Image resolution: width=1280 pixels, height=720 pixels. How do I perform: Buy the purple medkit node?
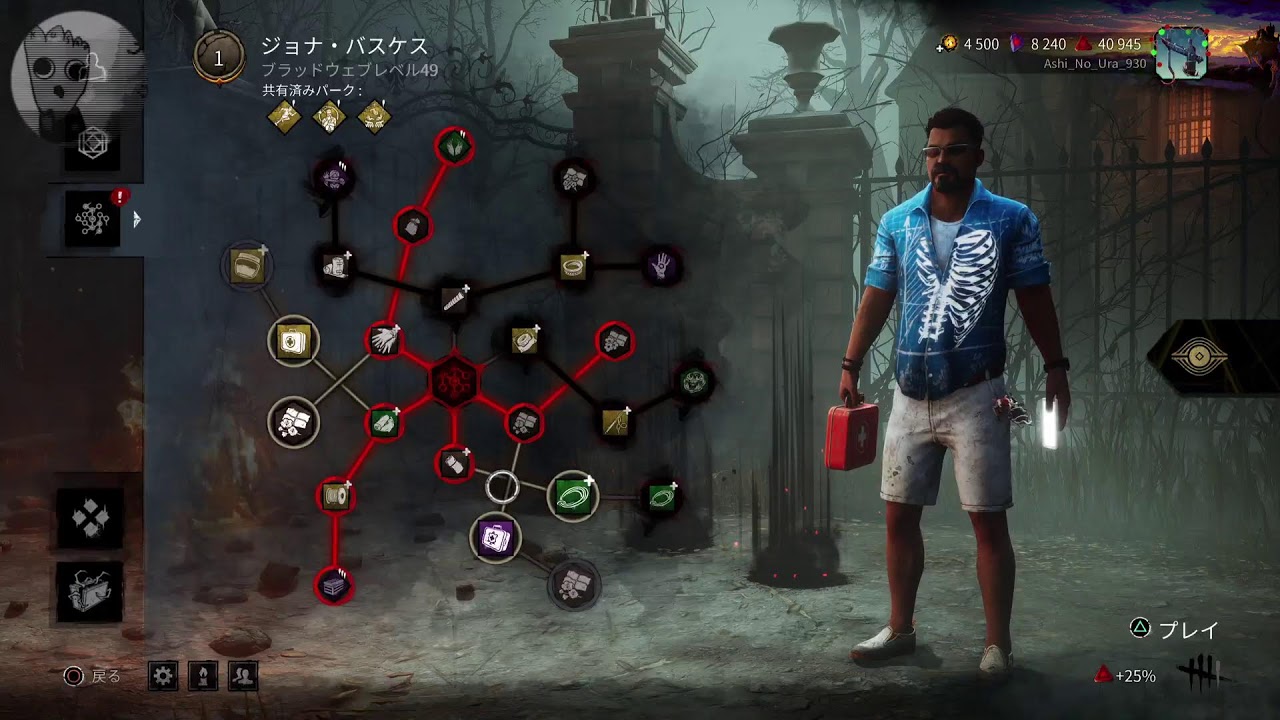496,539
